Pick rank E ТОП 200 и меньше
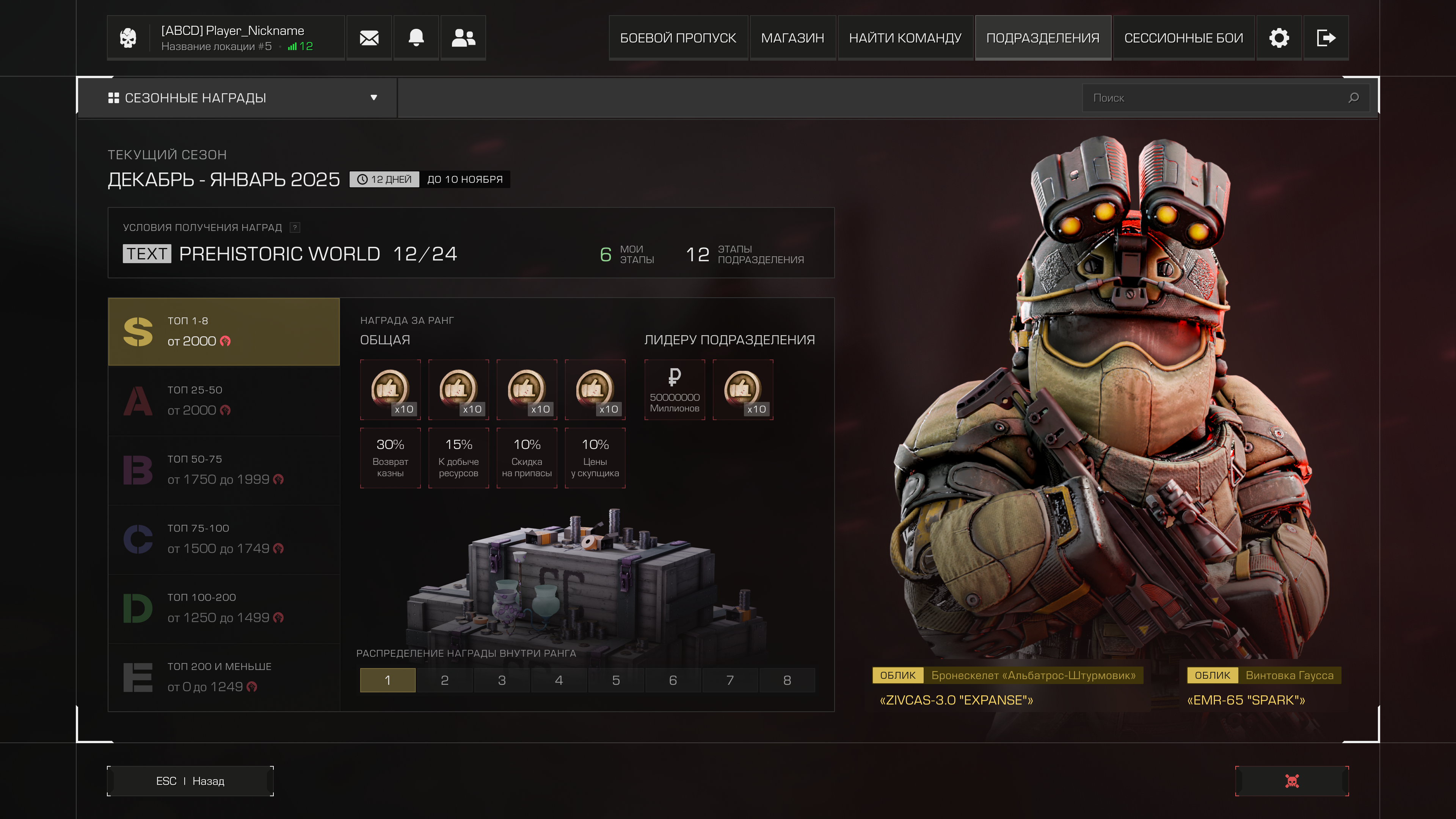Image resolution: width=1456 pixels, height=819 pixels. point(224,677)
